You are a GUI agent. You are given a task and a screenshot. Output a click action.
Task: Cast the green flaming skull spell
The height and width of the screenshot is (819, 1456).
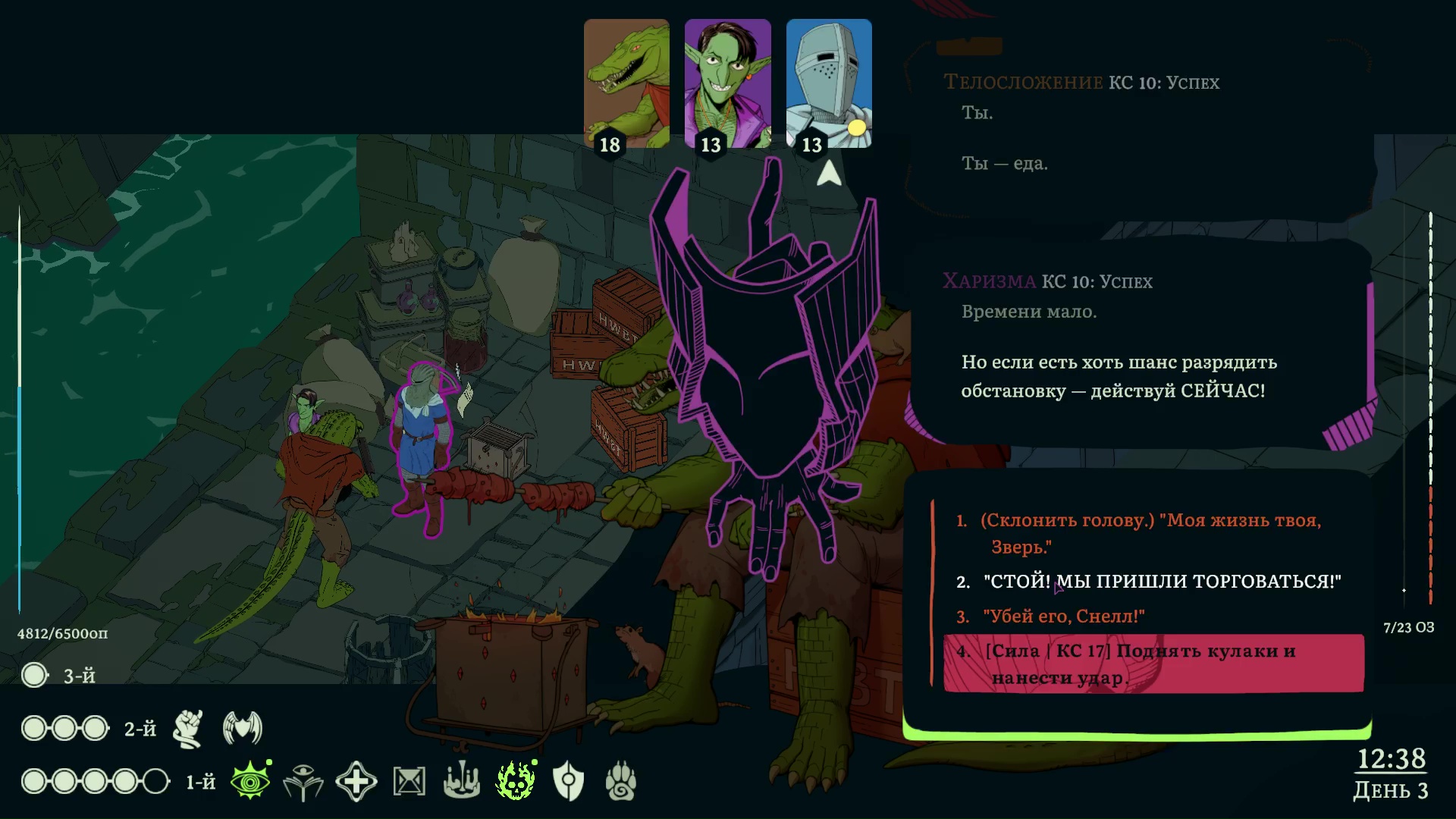coord(516,781)
